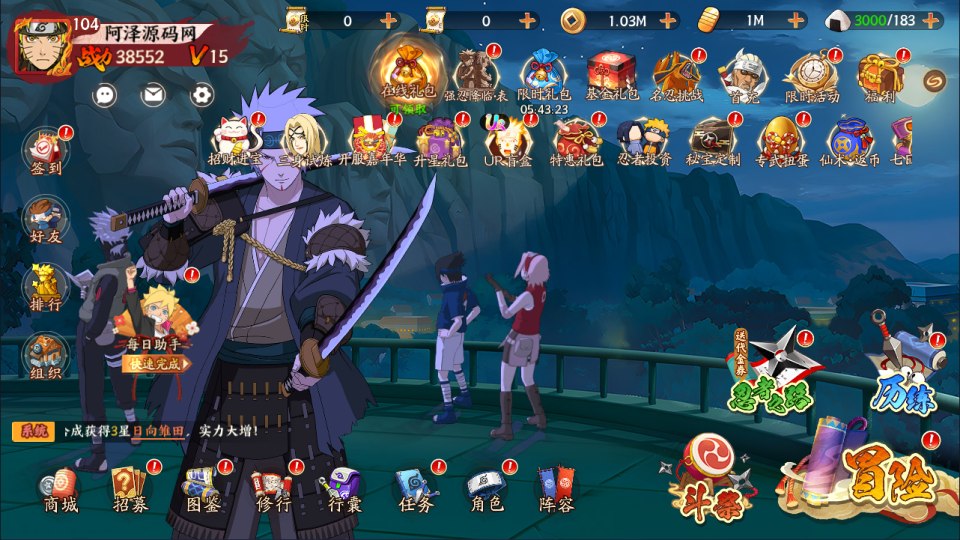Open the 修行 training menu

coord(272,490)
